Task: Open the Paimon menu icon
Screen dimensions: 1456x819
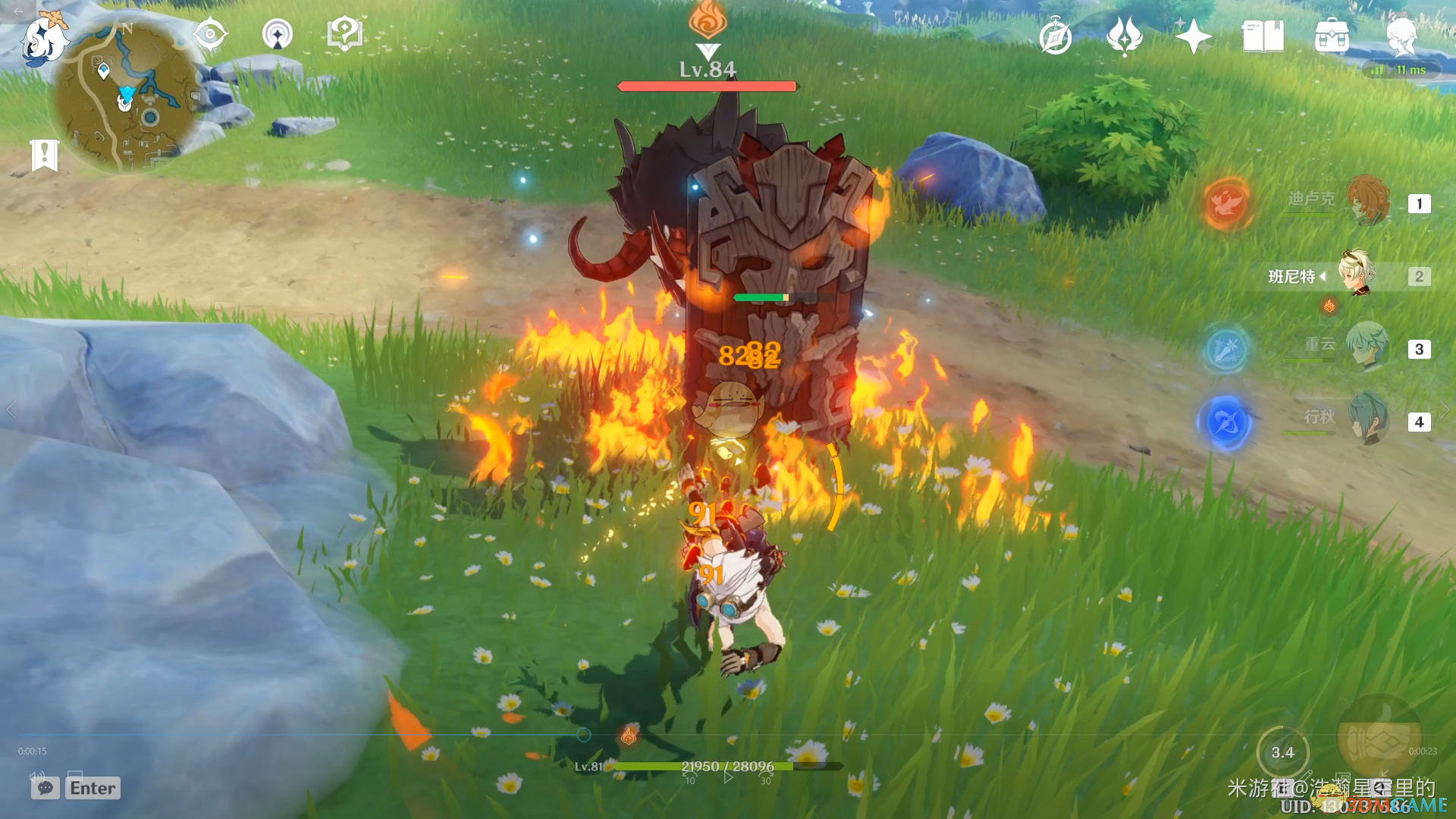Action: [x=44, y=38]
